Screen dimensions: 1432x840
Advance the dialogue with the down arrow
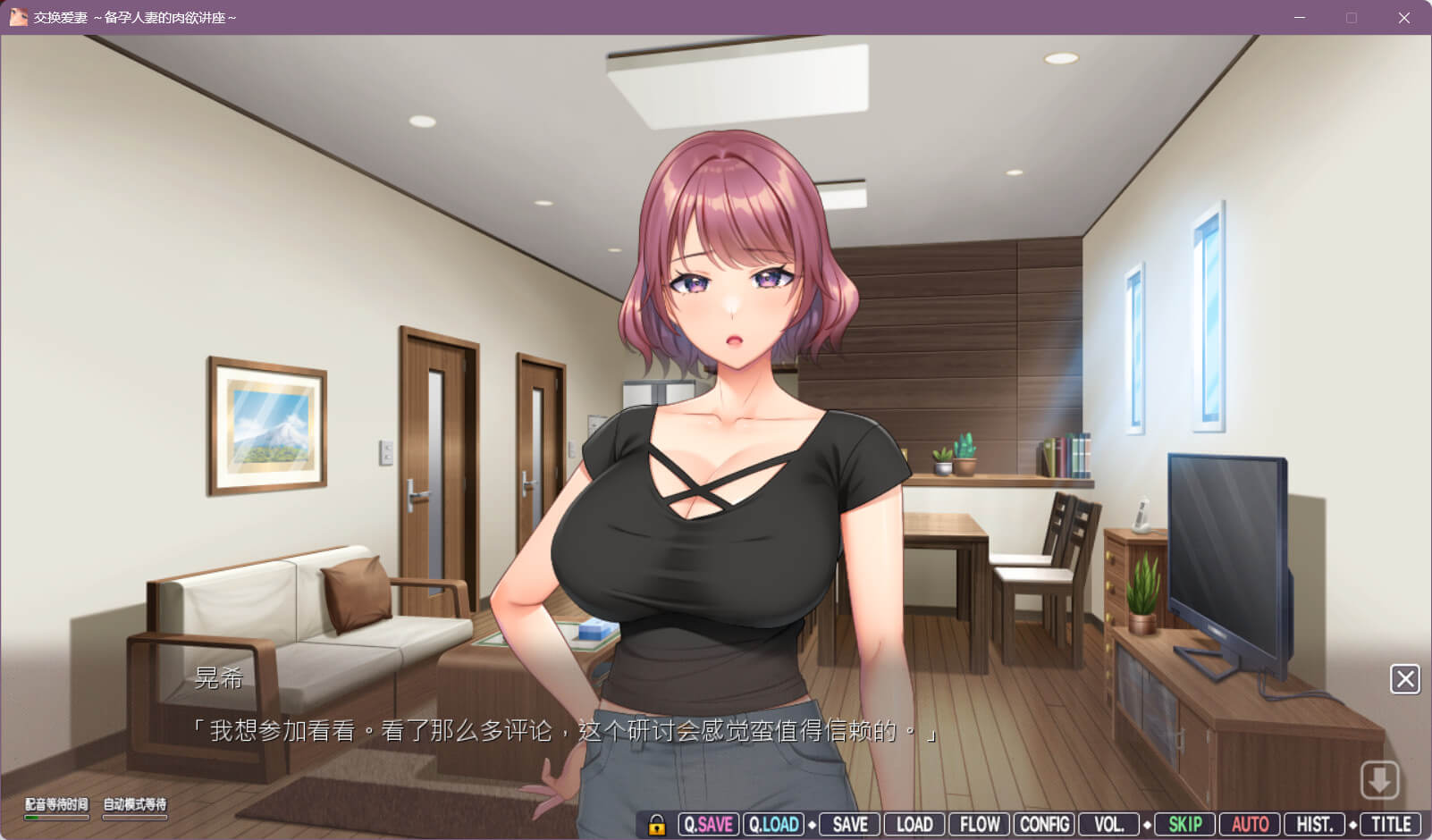click(1379, 780)
